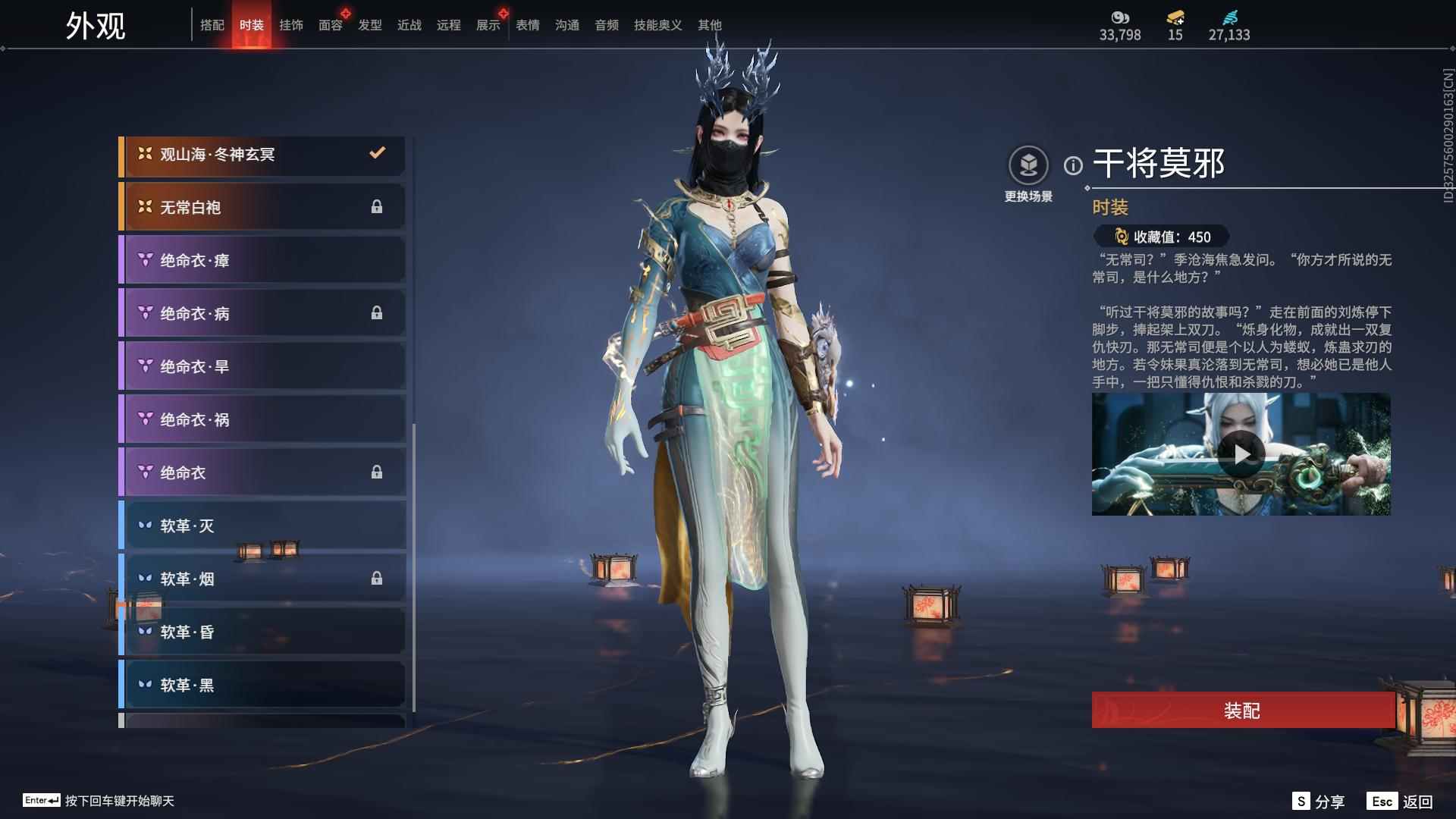This screenshot has width=1456, height=819.
Task: Play the 干将莫邪 preview video
Action: tap(1241, 454)
